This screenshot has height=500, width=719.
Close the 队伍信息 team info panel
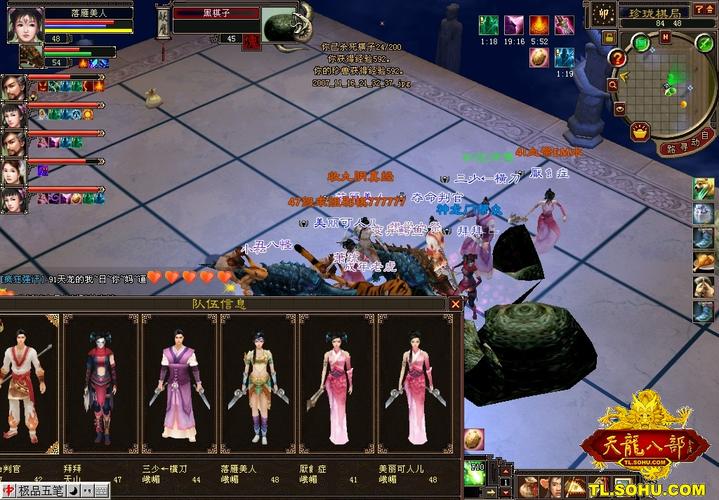point(455,304)
